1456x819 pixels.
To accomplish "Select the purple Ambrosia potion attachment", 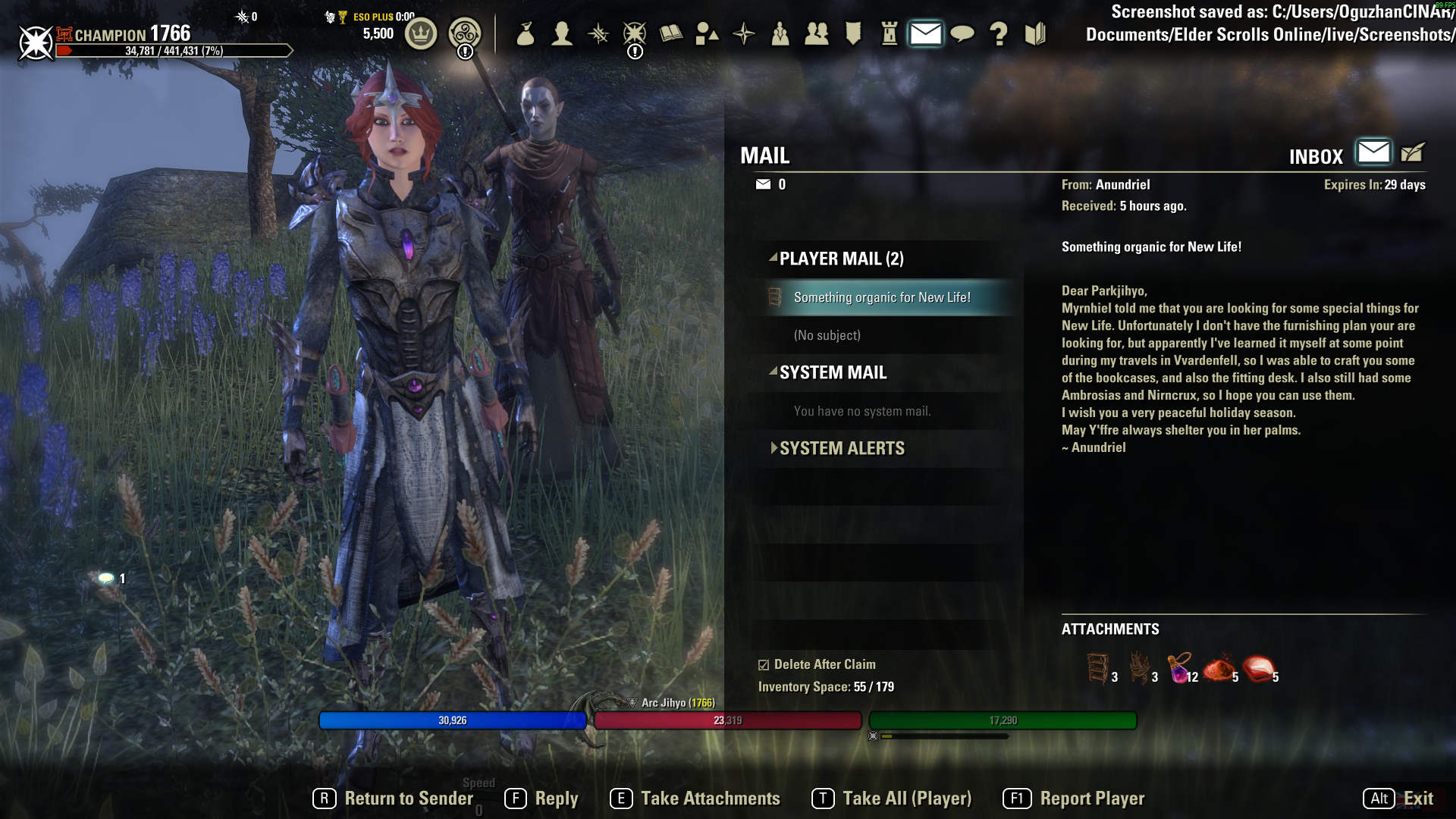I will coord(1179,668).
